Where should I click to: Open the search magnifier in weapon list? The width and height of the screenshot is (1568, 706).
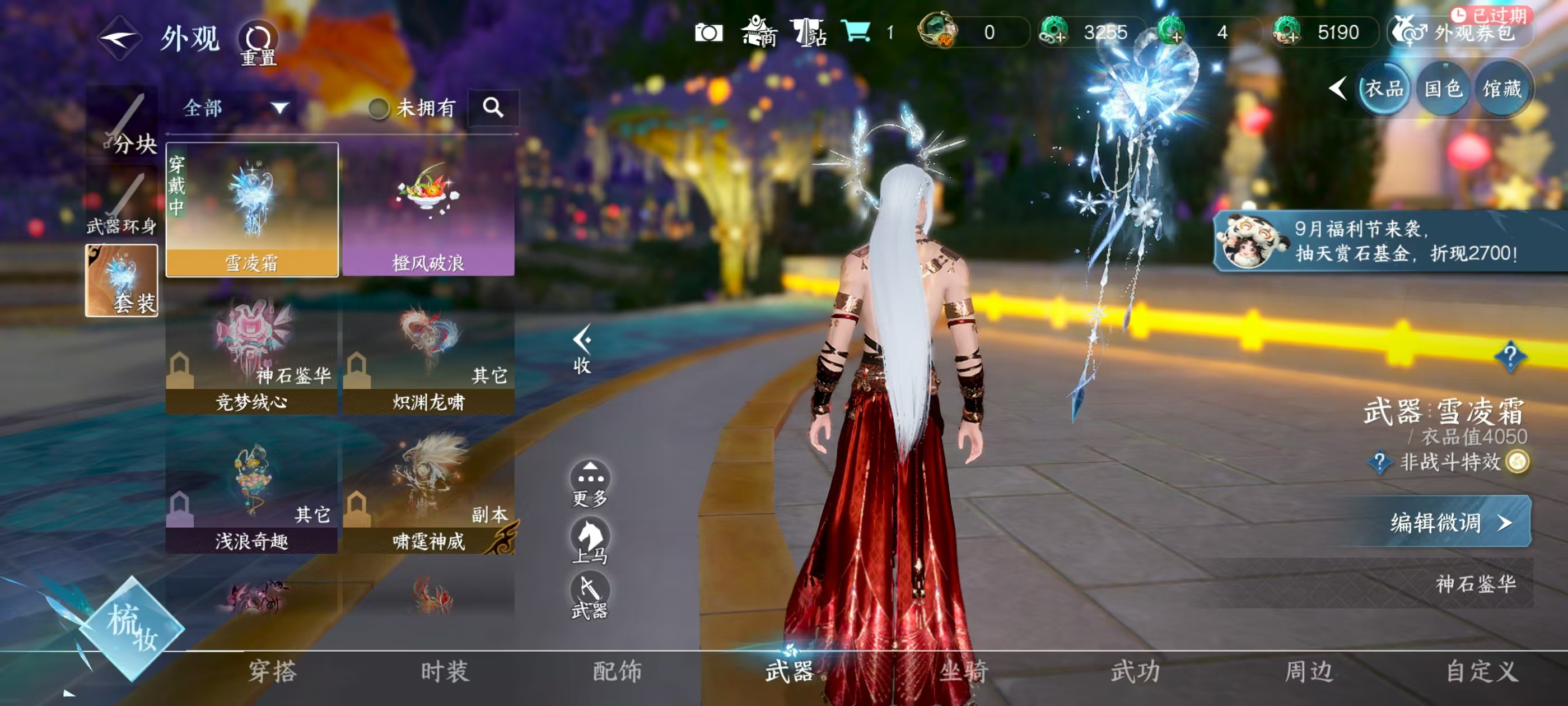(x=494, y=108)
